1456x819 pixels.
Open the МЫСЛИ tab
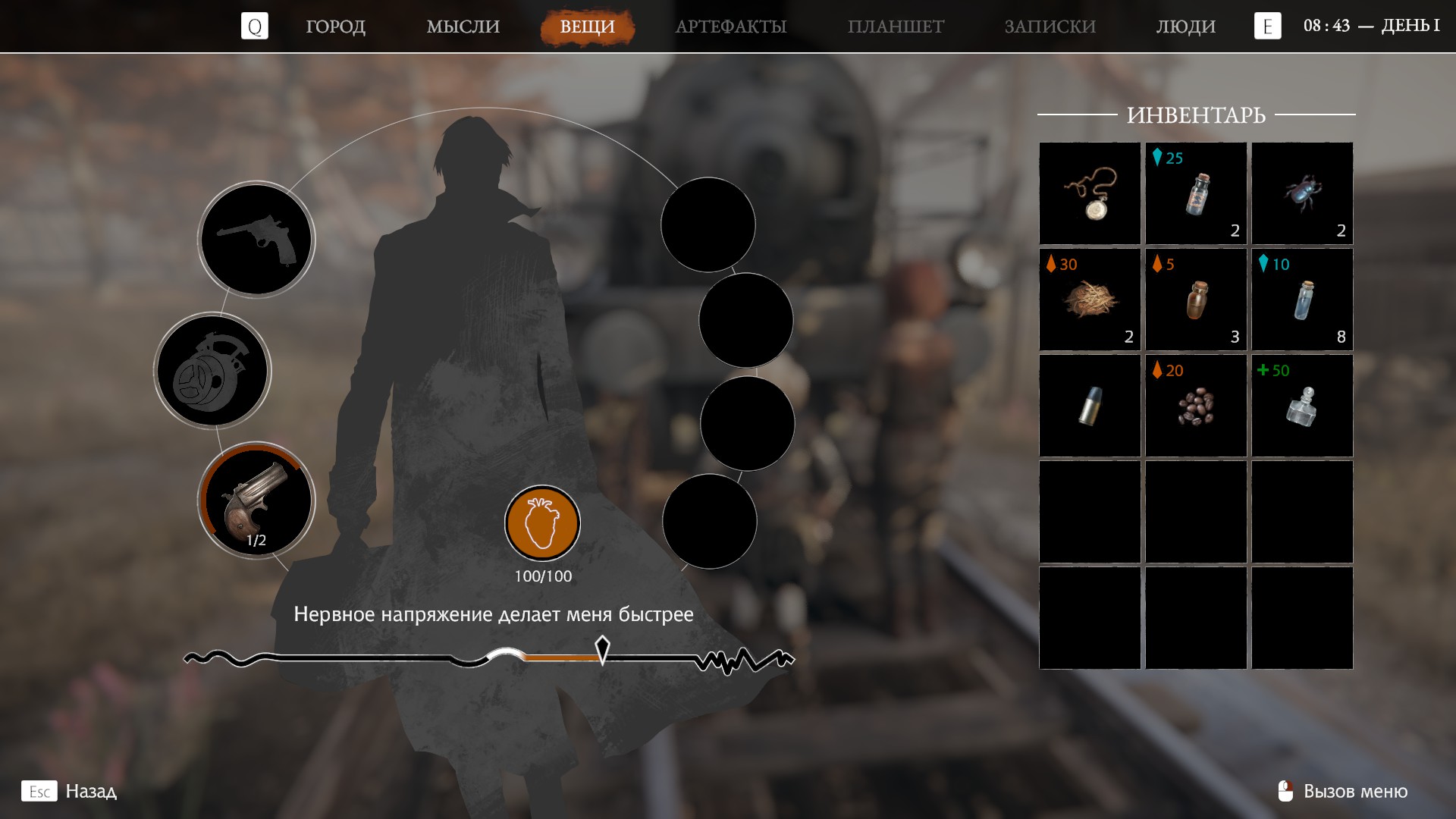[463, 27]
